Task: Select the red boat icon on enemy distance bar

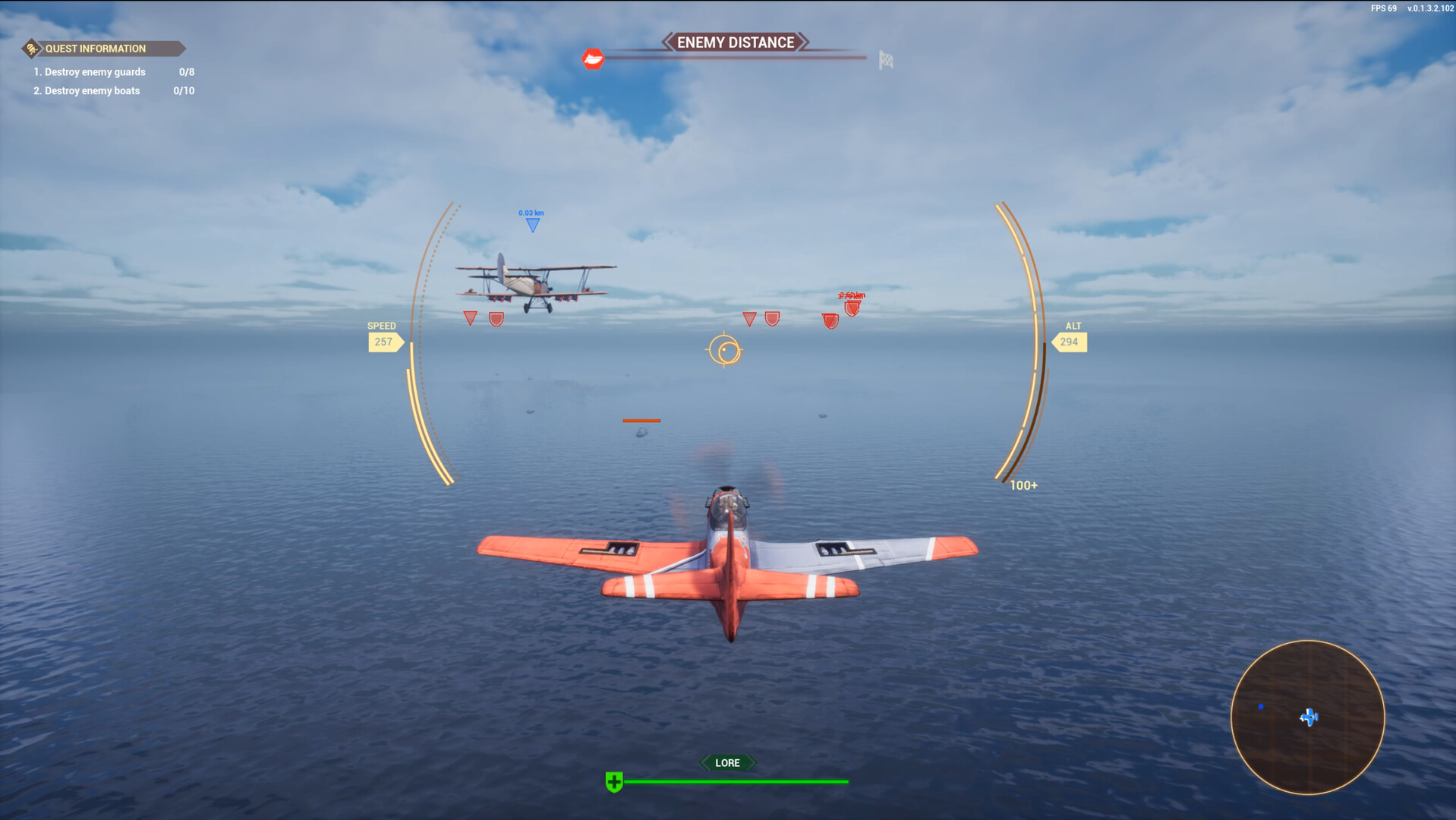Action: [x=594, y=58]
